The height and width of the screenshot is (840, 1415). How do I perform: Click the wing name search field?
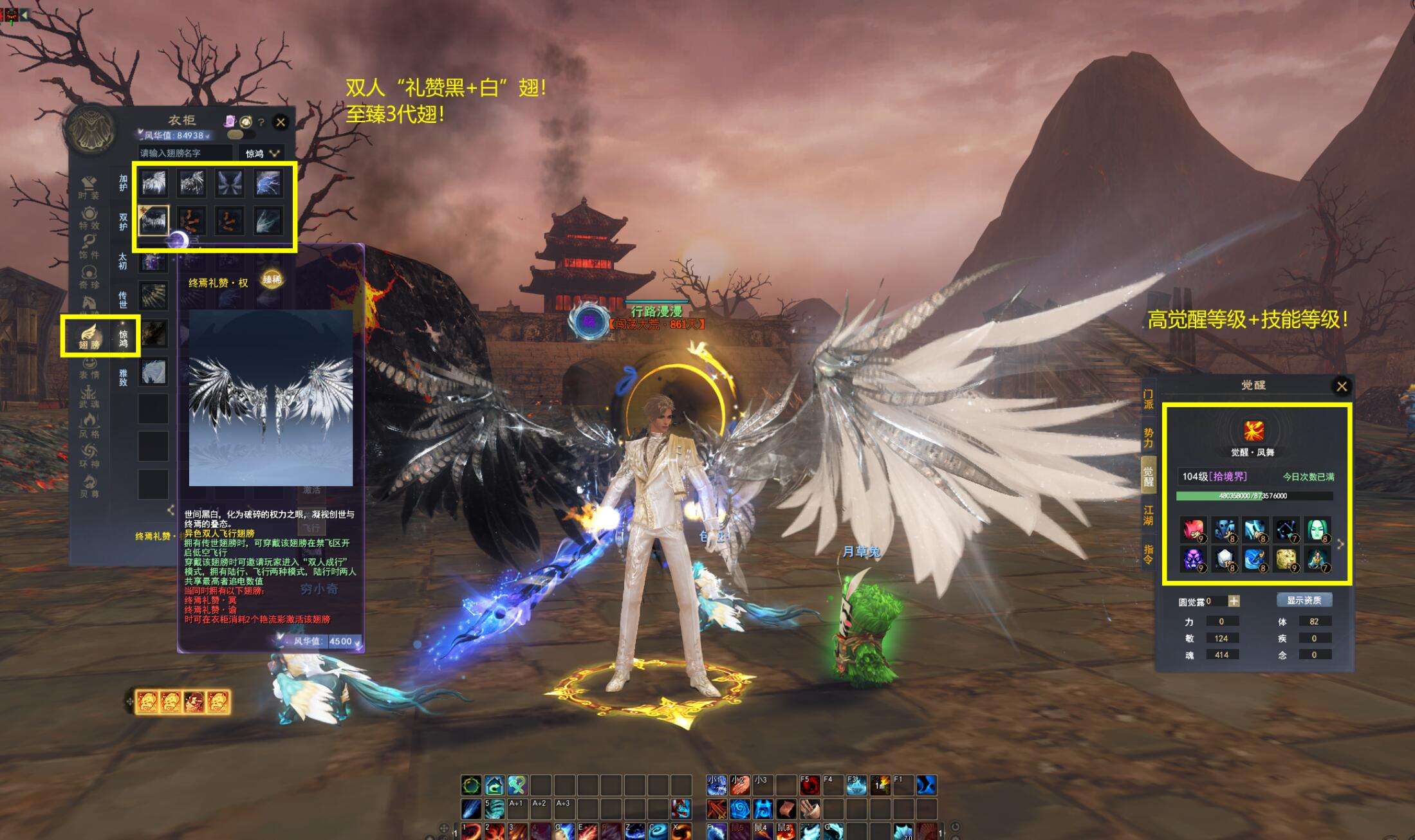185,153
